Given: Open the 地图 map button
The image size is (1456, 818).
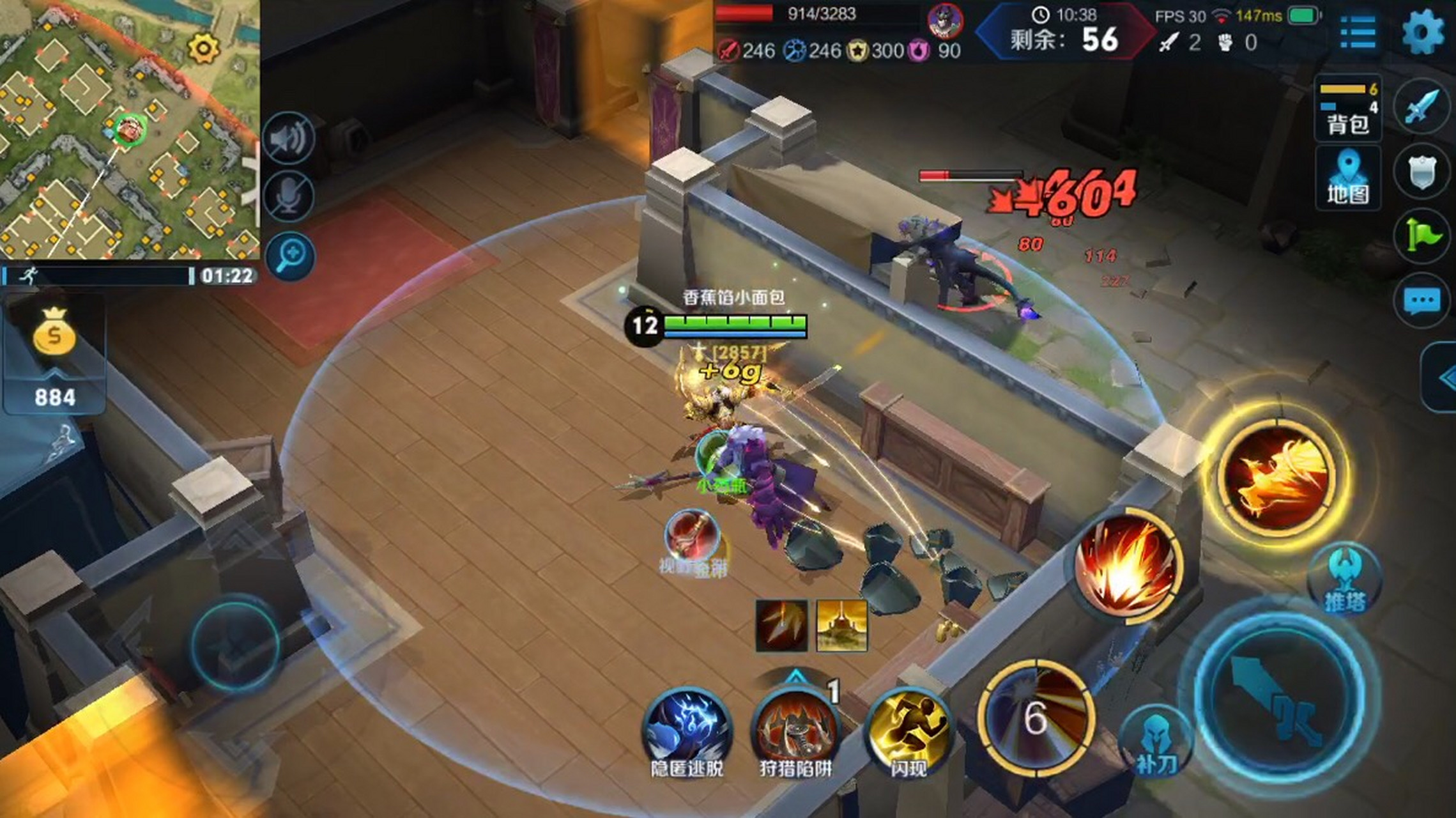Looking at the screenshot, I should [x=1348, y=178].
